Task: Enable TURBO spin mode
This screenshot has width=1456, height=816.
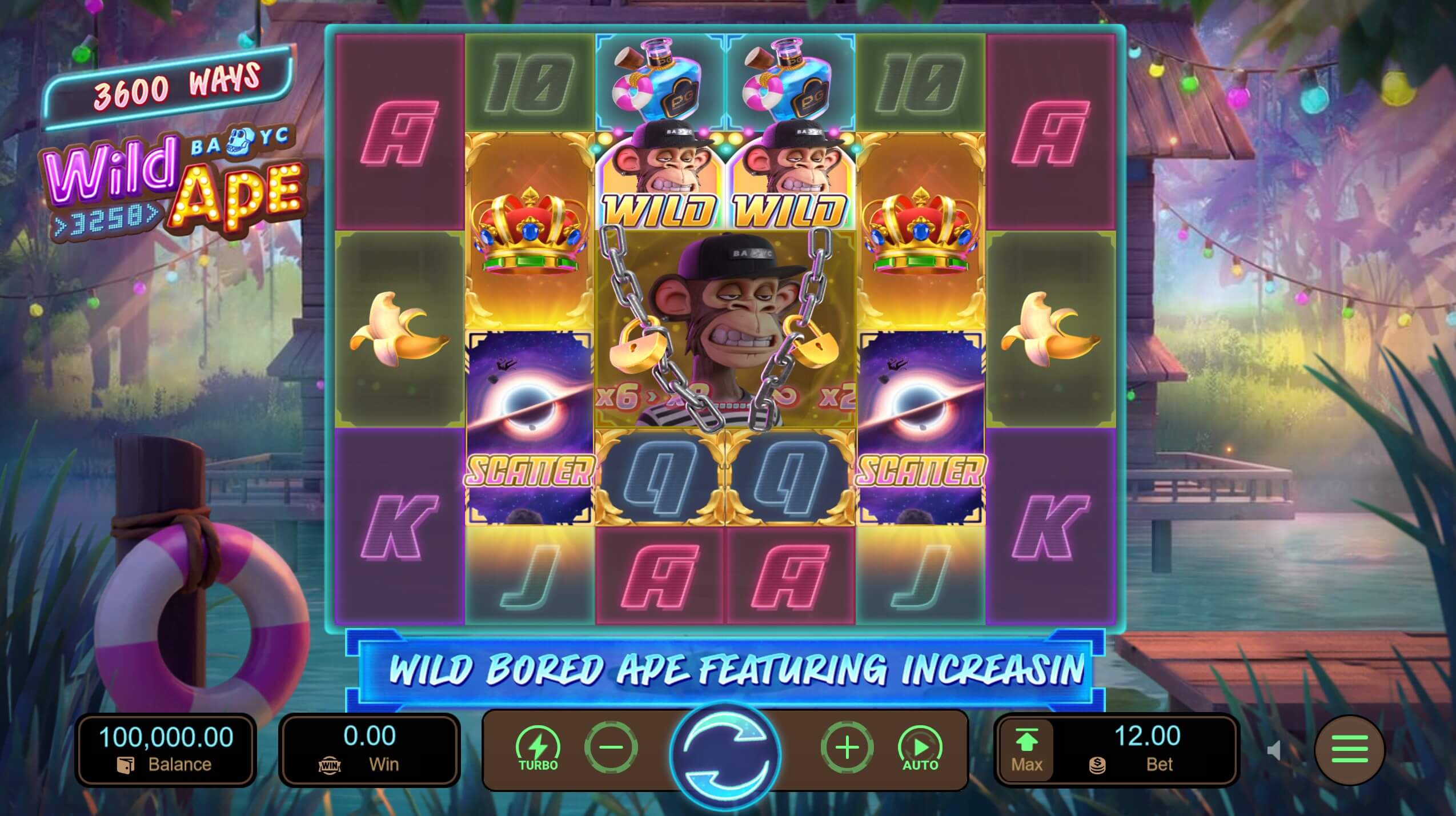Action: pos(539,745)
